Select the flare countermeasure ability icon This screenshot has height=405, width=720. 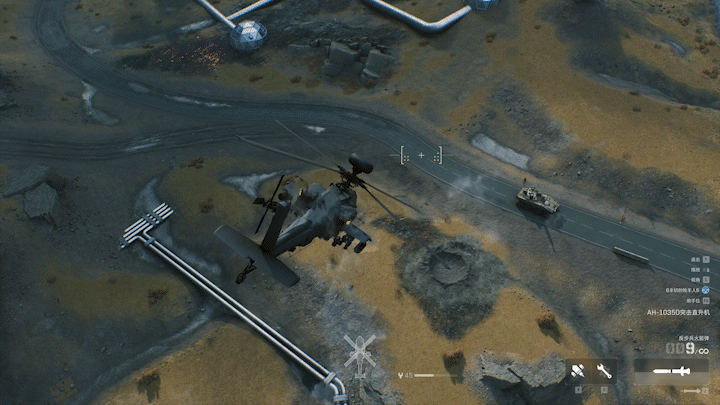pyautogui.click(x=578, y=371)
